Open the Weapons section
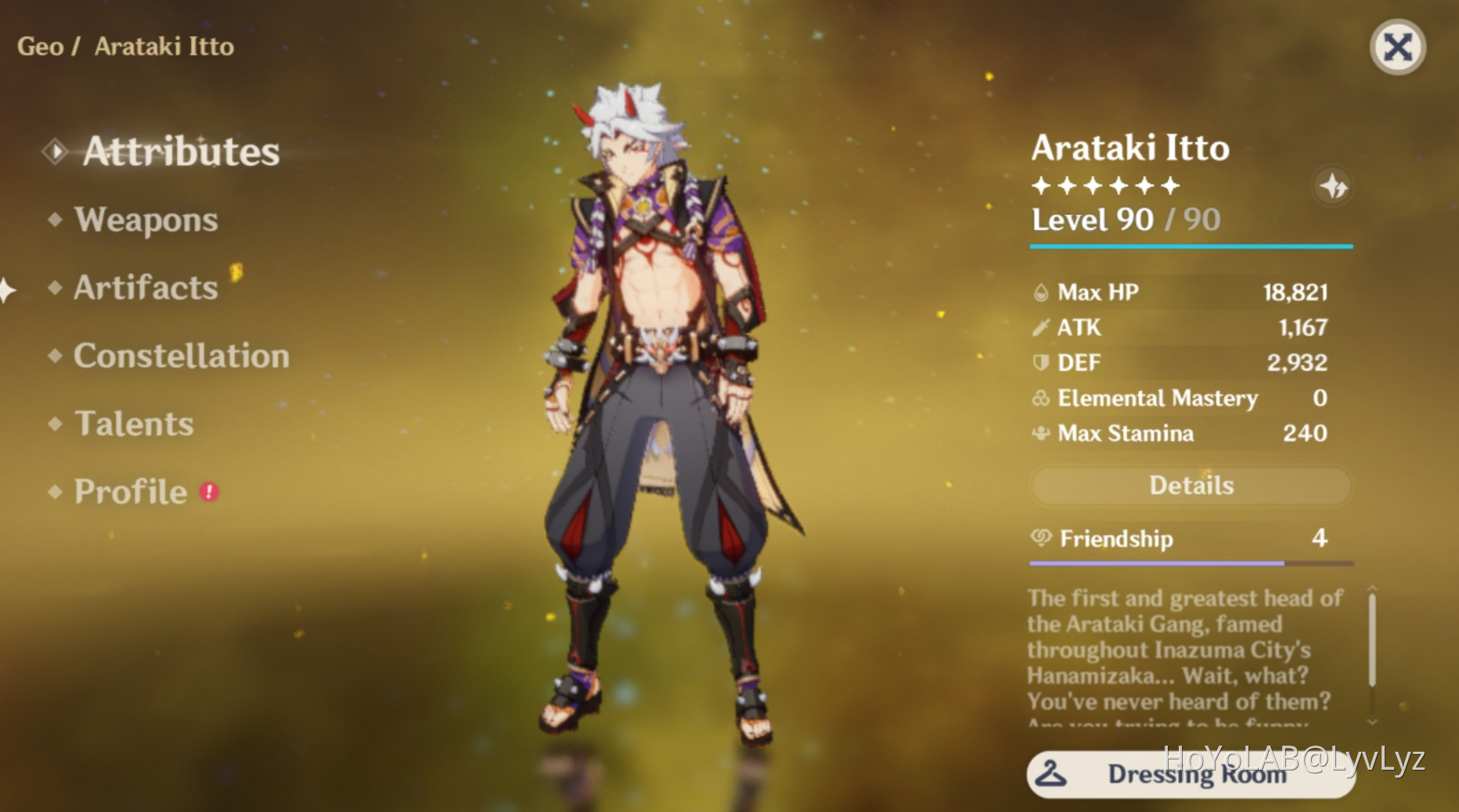This screenshot has height=812, width=1459. click(144, 221)
